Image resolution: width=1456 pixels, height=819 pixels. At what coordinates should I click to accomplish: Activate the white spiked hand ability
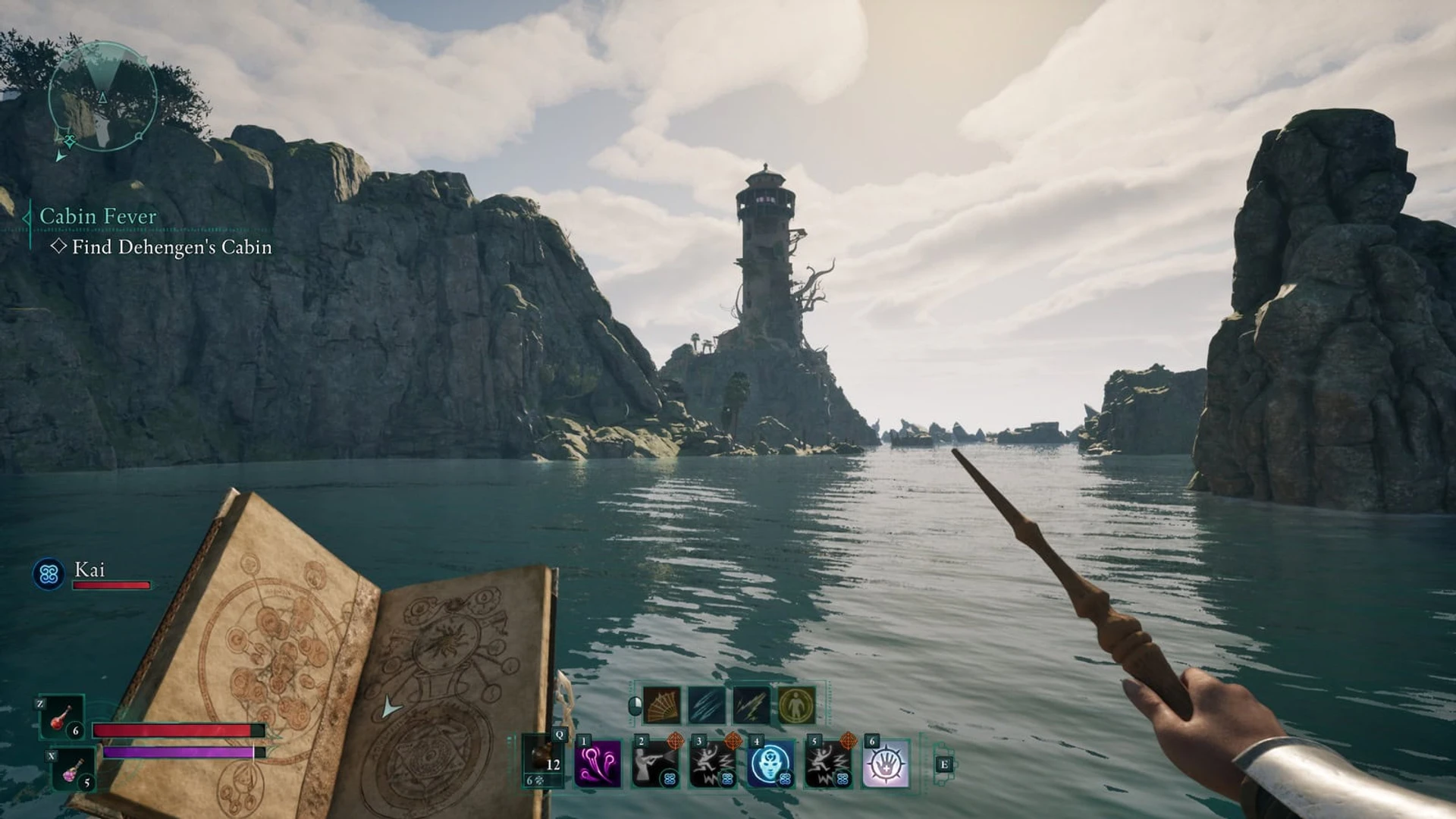click(886, 764)
